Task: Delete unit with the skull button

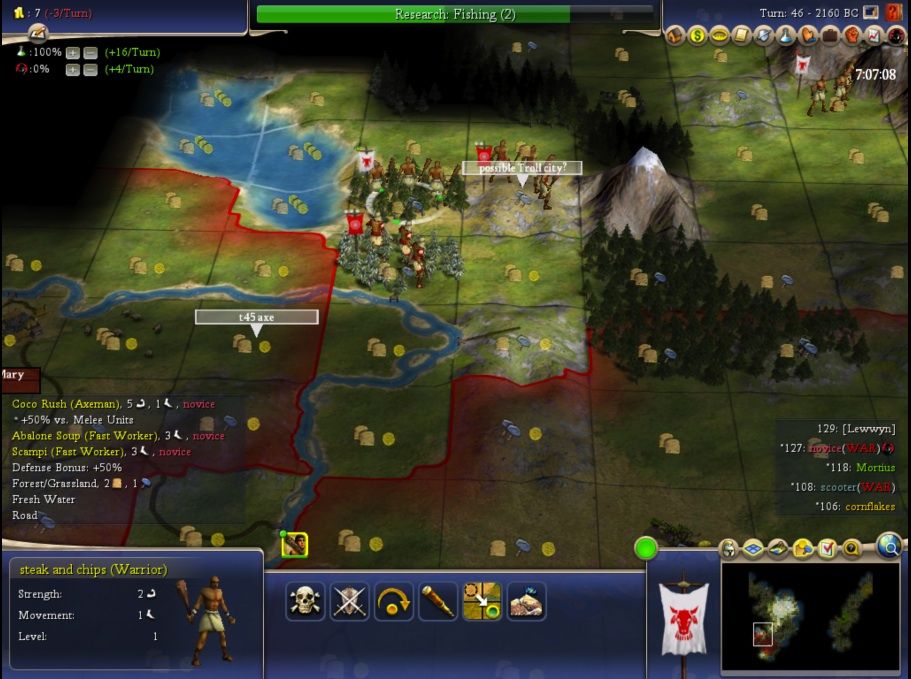Action: coord(305,601)
